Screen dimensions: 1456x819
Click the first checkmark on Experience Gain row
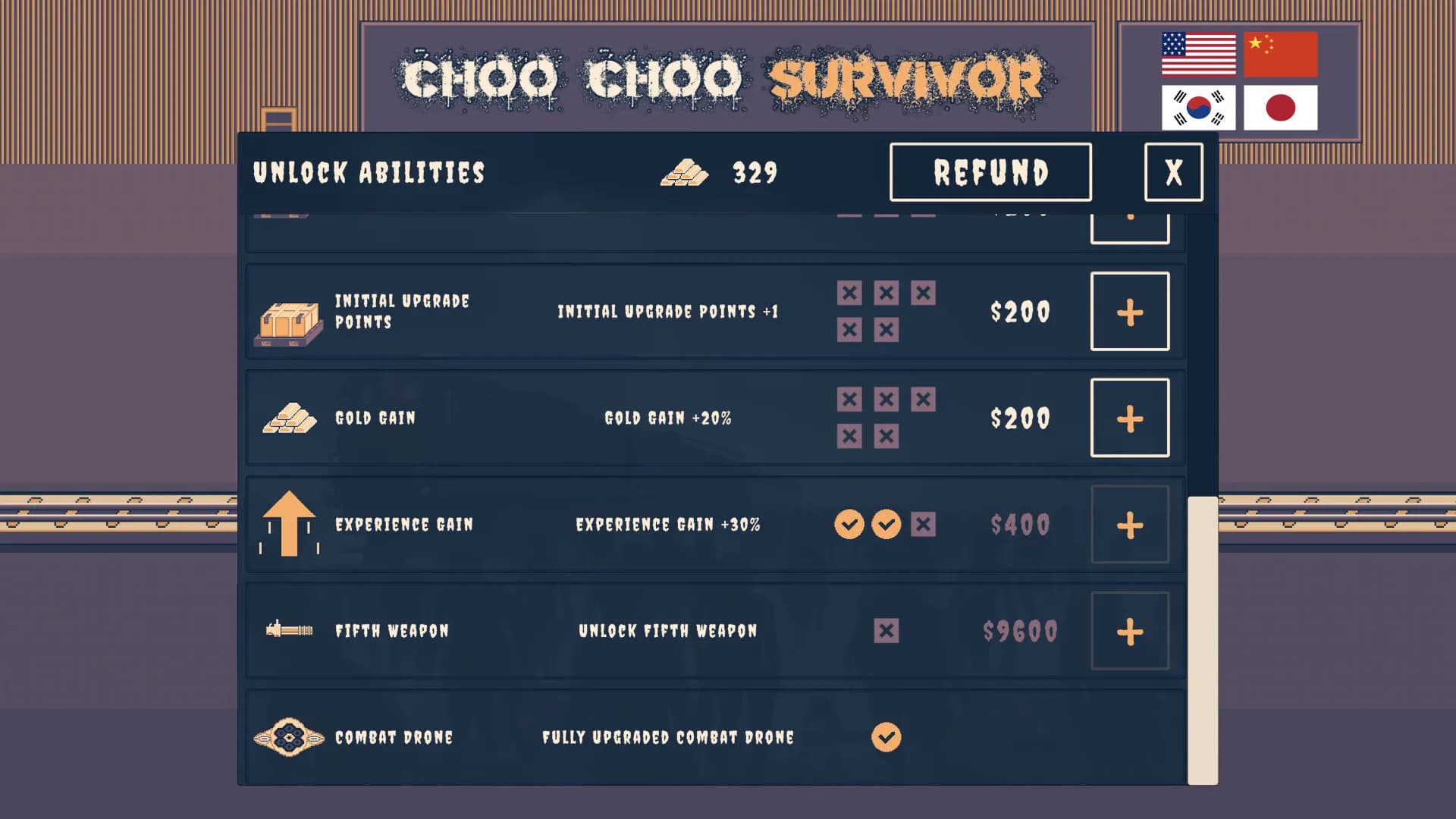pos(849,524)
